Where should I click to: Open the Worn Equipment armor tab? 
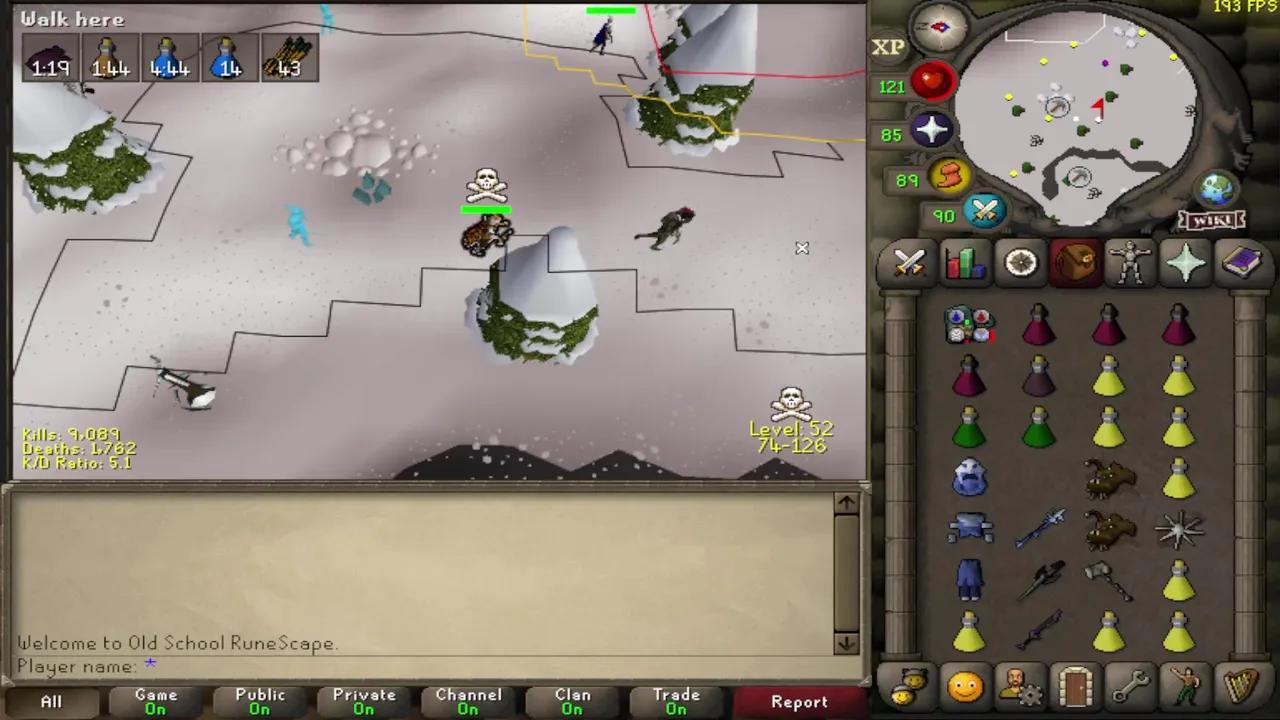coord(1130,262)
